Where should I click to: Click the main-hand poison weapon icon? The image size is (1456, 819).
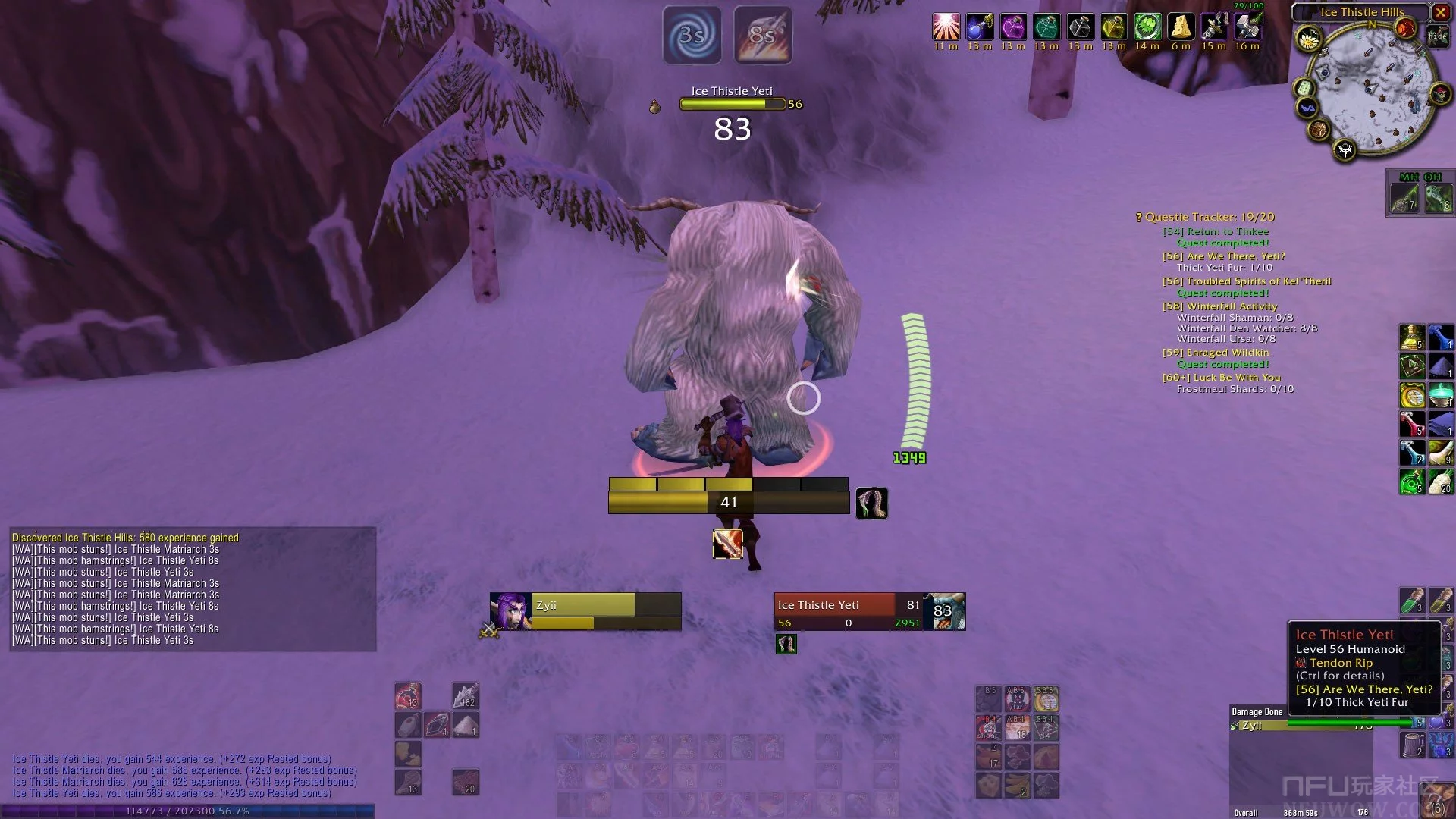pyautogui.click(x=1404, y=198)
